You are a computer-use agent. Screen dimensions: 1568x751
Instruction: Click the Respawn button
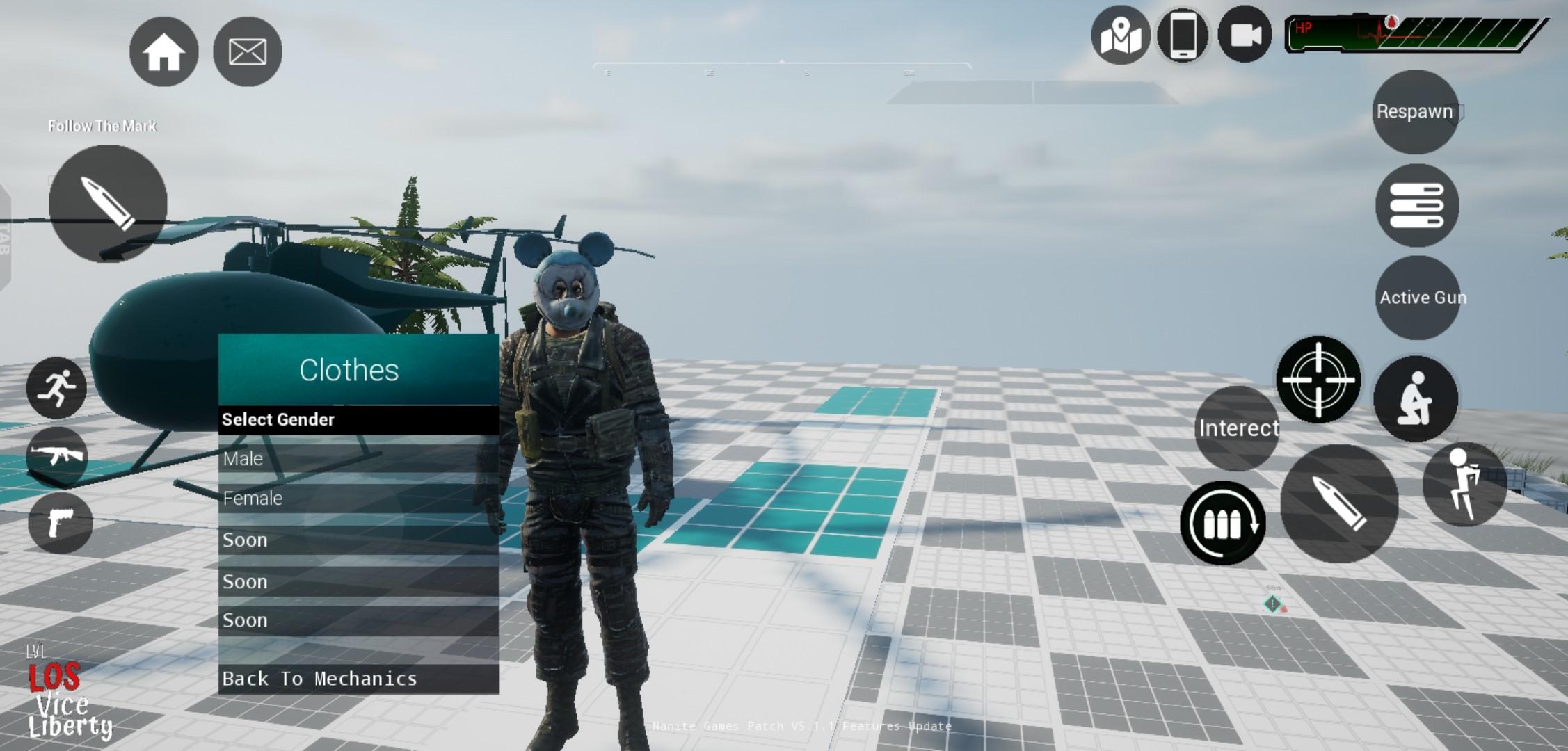1415,112
